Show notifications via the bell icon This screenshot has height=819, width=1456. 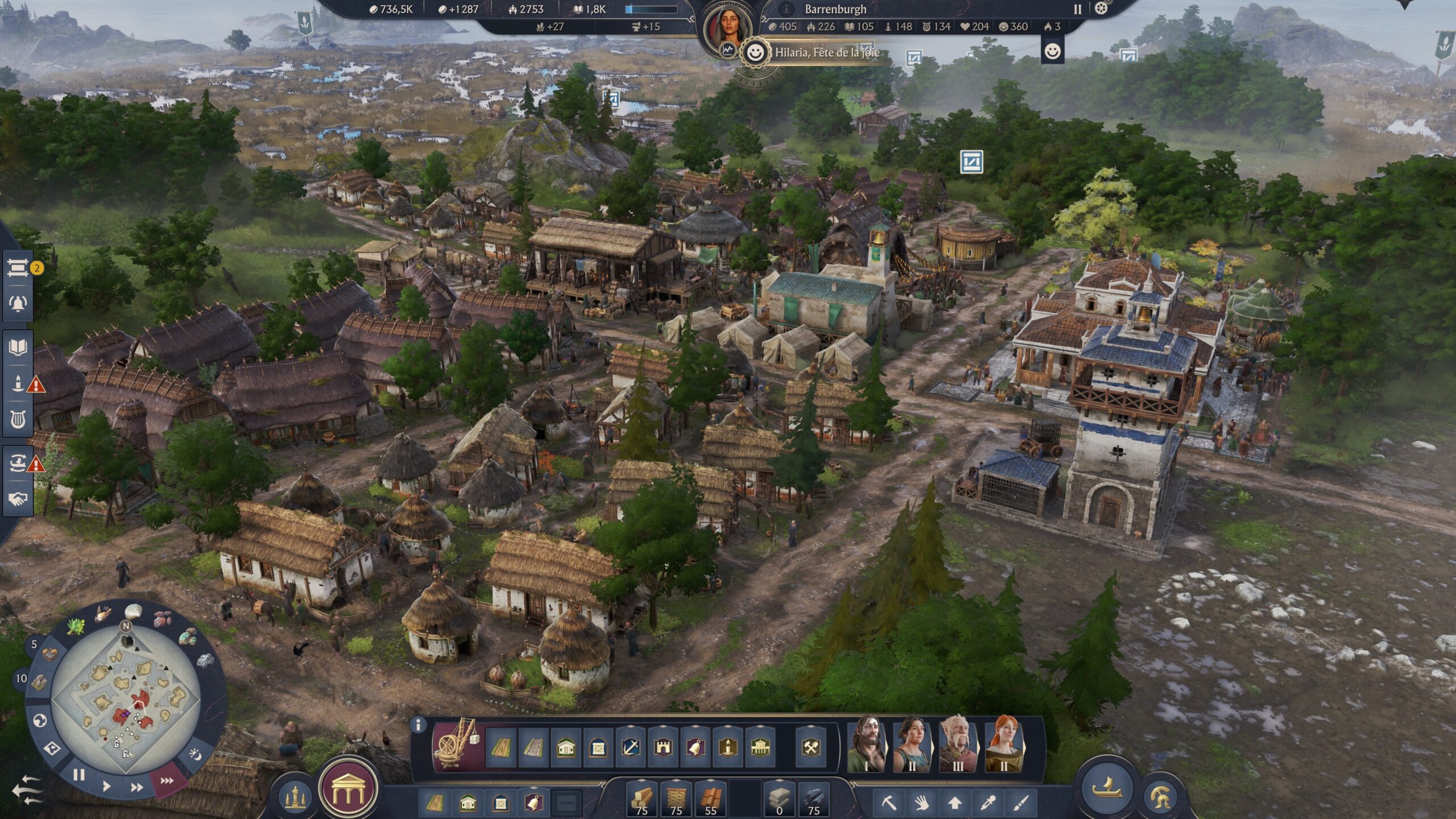[18, 303]
